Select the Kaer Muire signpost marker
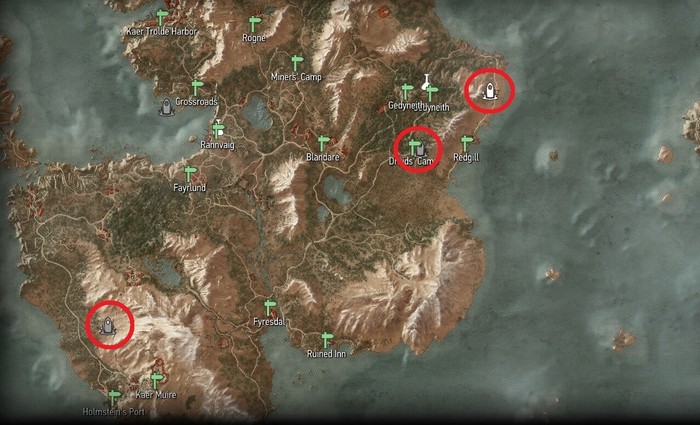 pyautogui.click(x=156, y=379)
